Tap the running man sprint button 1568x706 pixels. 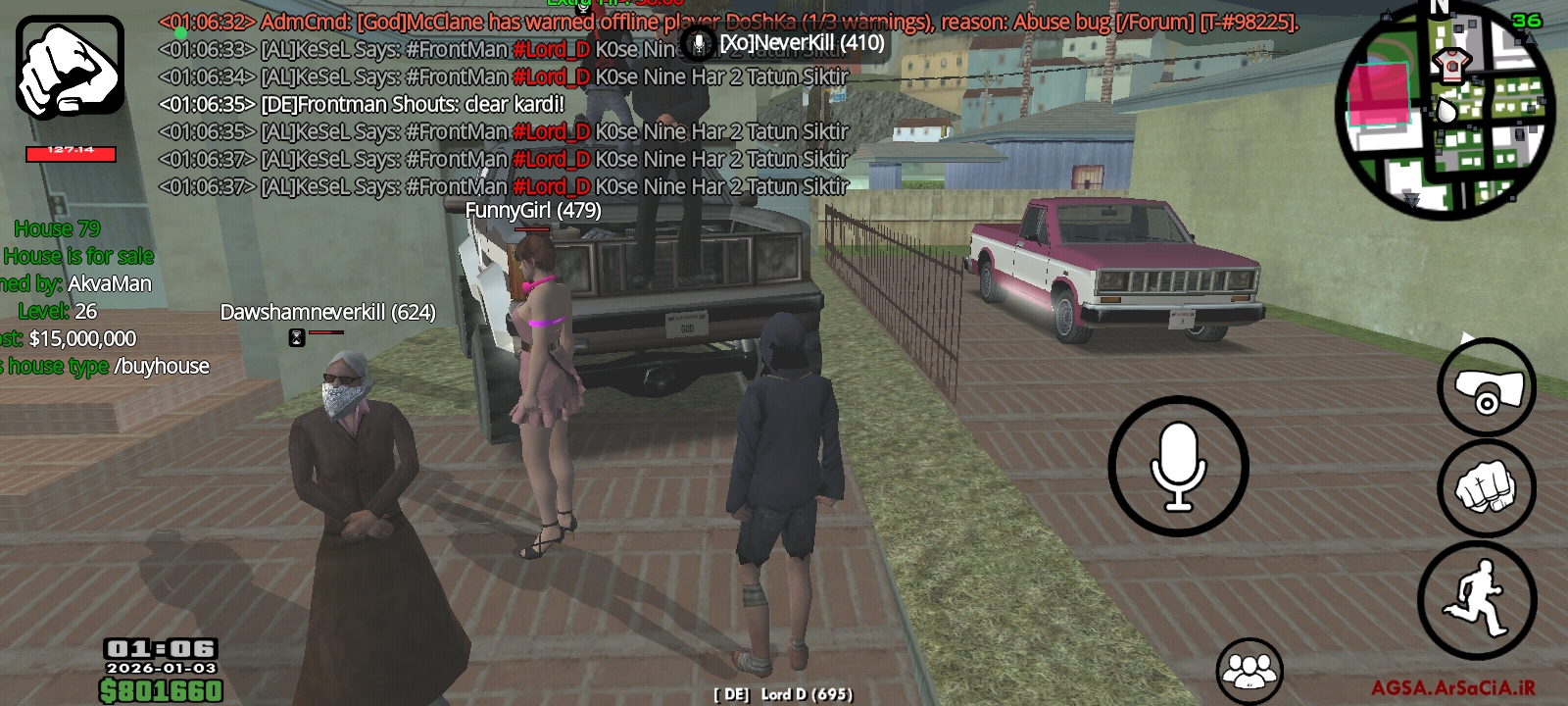tap(1477, 599)
